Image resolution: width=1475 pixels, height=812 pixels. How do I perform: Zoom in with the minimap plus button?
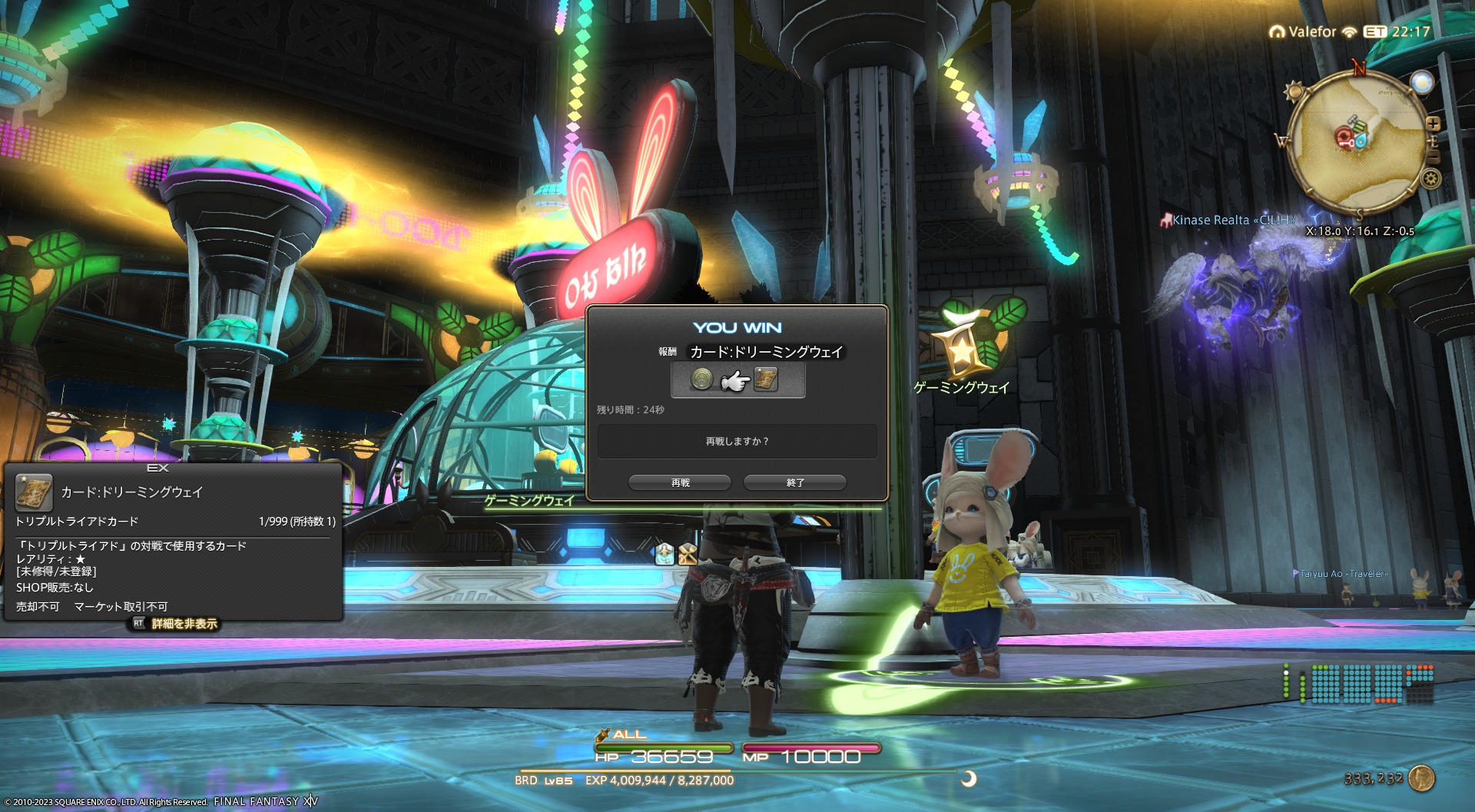point(1433,124)
